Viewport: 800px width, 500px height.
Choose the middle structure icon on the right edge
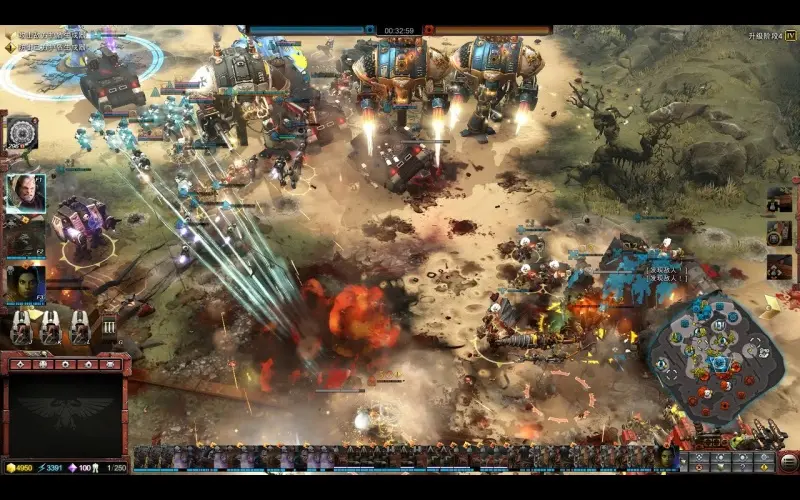(779, 233)
